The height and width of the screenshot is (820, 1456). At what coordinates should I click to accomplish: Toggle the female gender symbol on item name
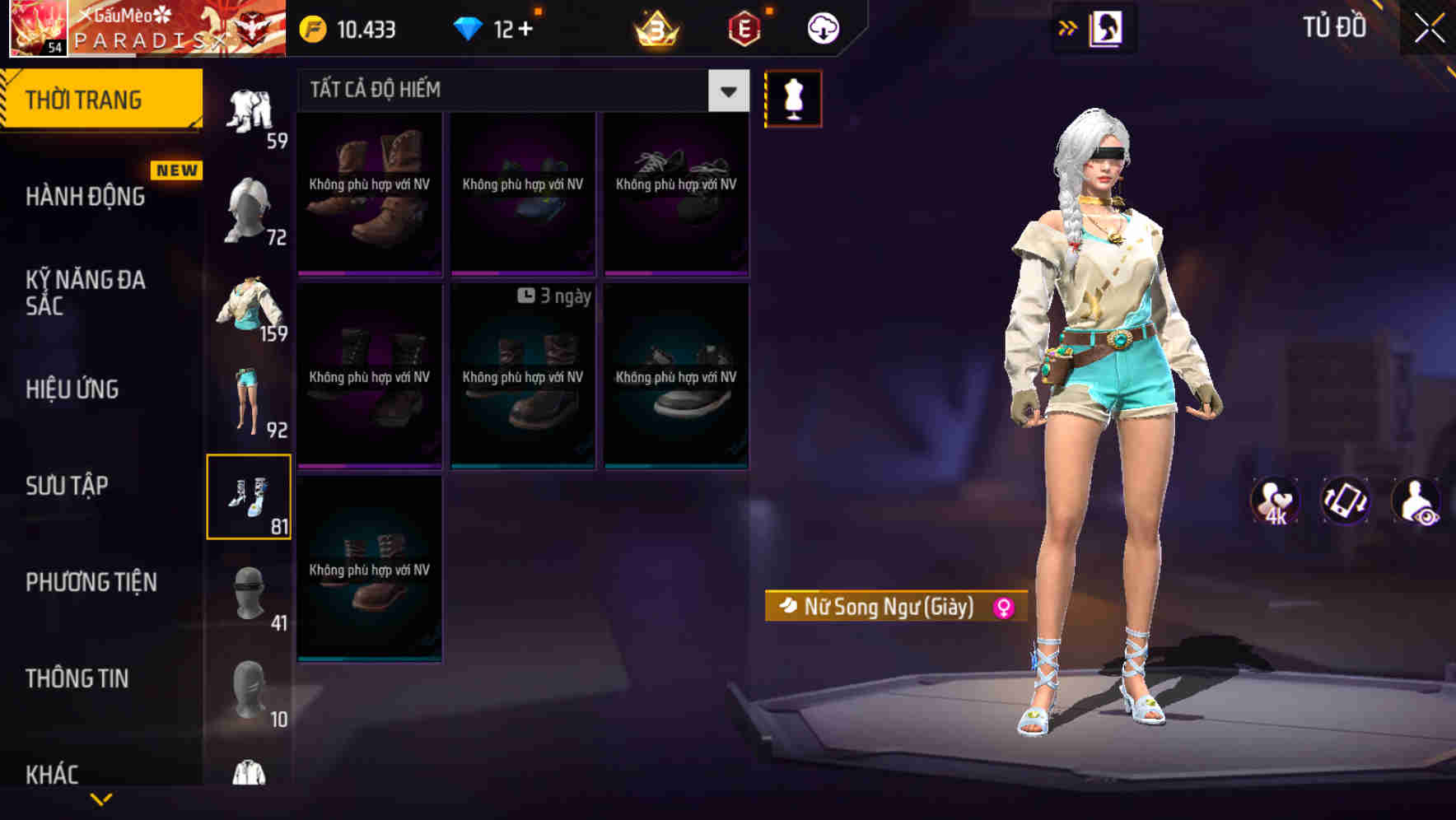pyautogui.click(x=1003, y=607)
